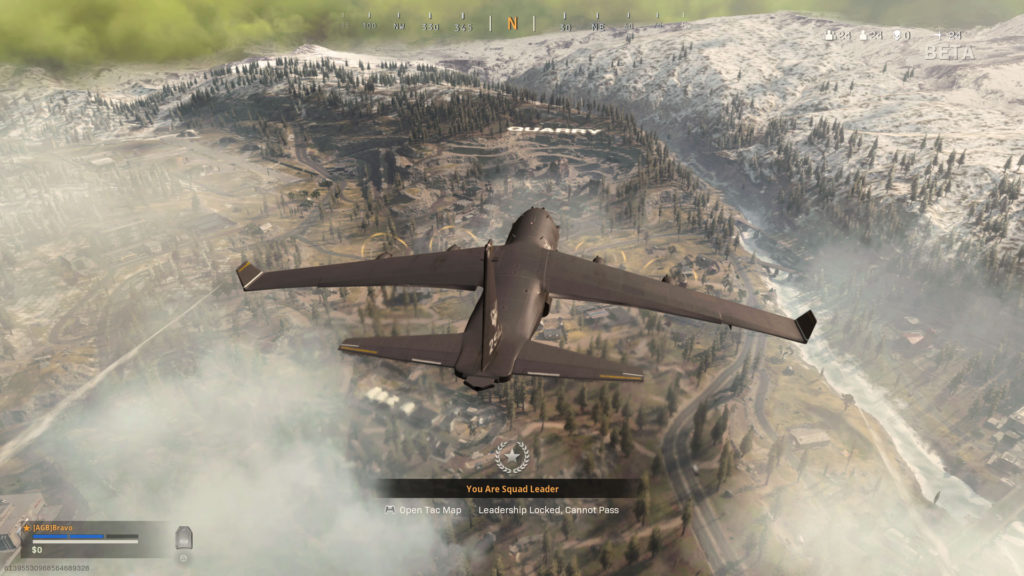Viewport: 1024px width, 576px height.
Task: Click the armor plate icon
Action: (x=183, y=538)
